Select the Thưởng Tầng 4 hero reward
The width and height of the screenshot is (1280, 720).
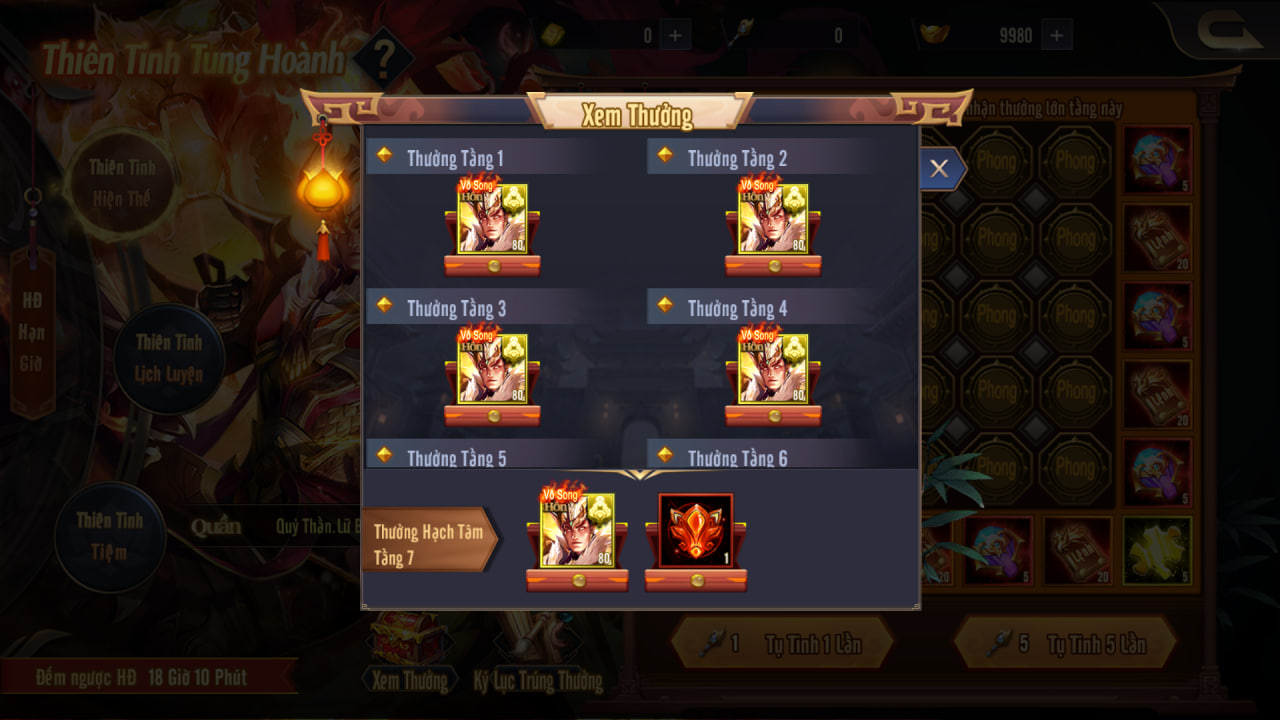pyautogui.click(x=773, y=369)
